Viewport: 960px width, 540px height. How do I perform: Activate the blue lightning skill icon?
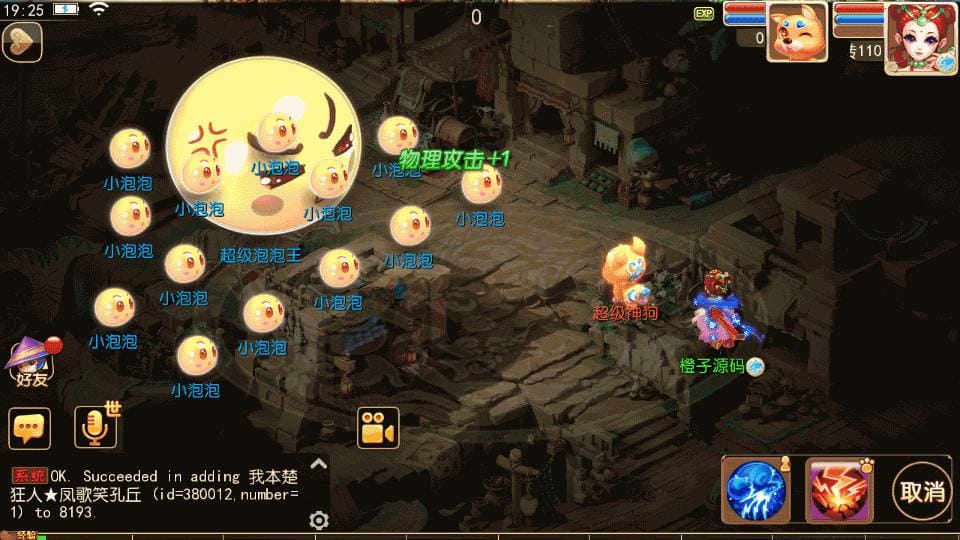tap(757, 490)
